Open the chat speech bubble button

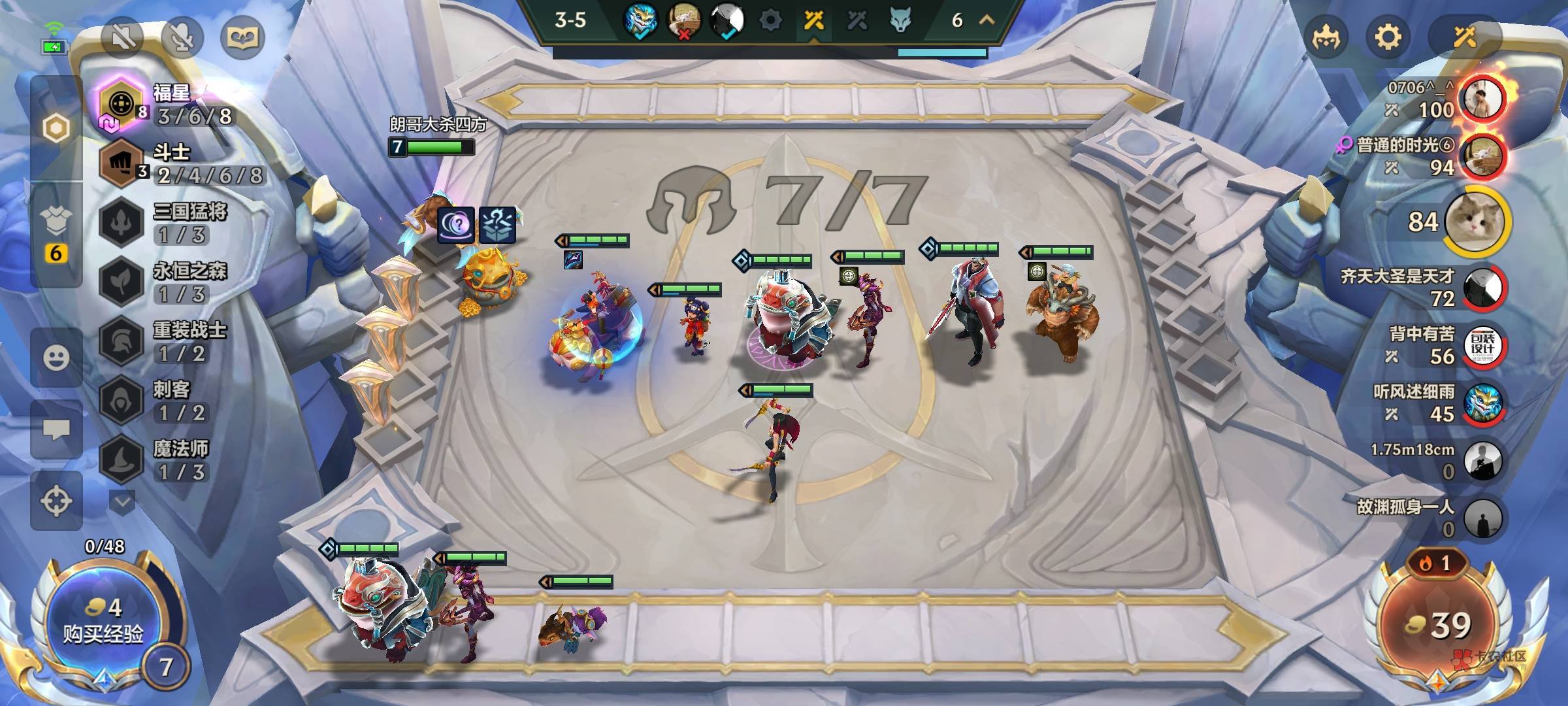(56, 429)
